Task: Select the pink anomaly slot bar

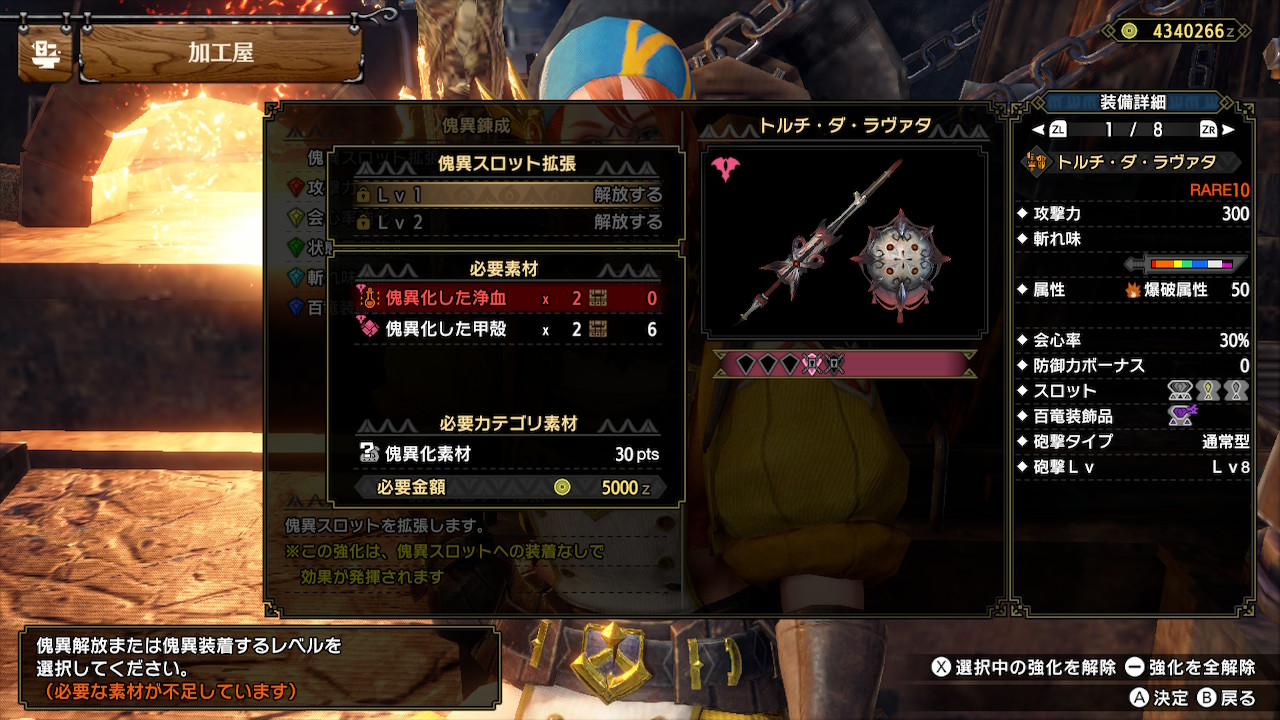Action: [844, 365]
